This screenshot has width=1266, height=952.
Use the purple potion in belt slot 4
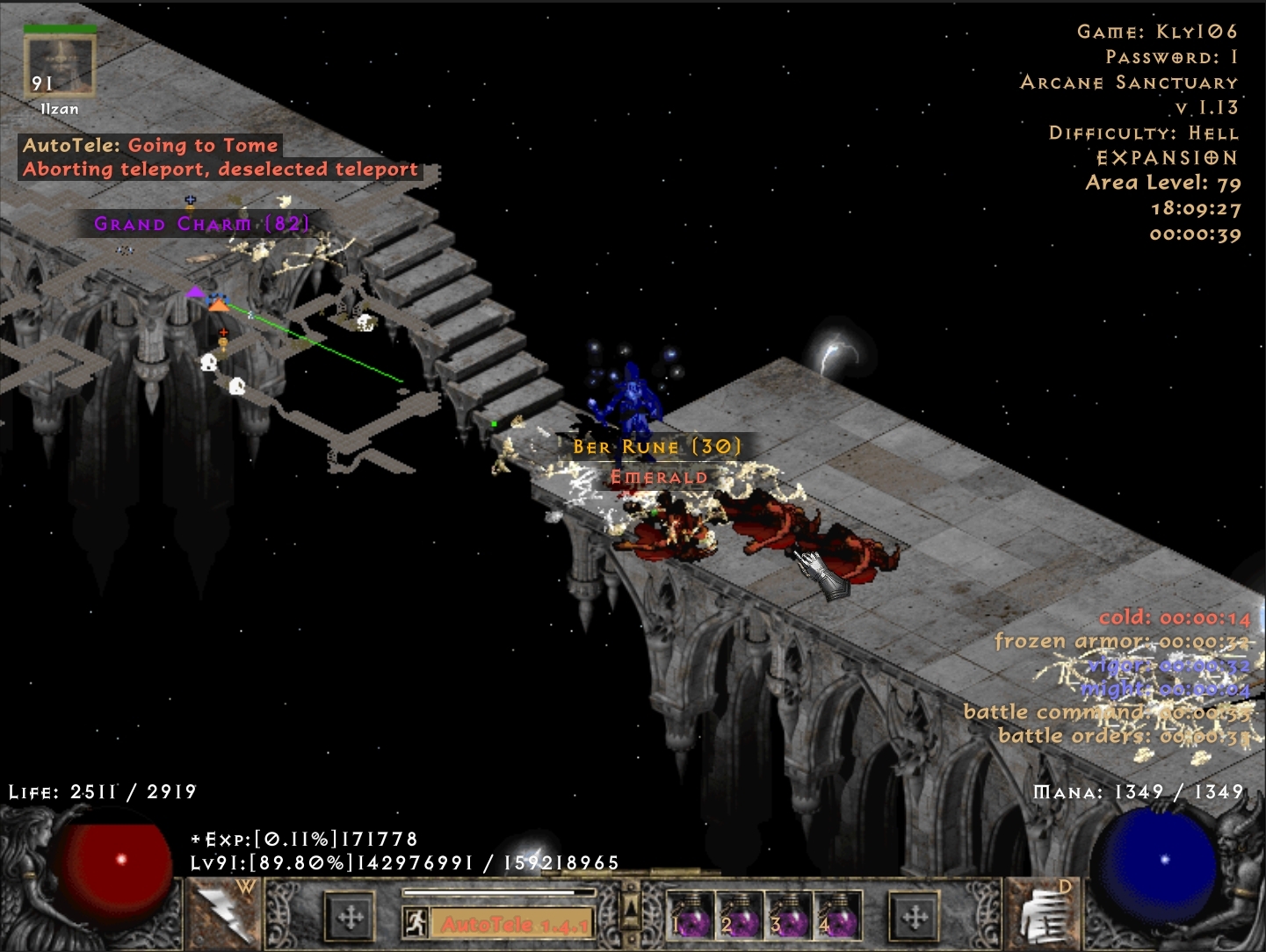(x=837, y=915)
